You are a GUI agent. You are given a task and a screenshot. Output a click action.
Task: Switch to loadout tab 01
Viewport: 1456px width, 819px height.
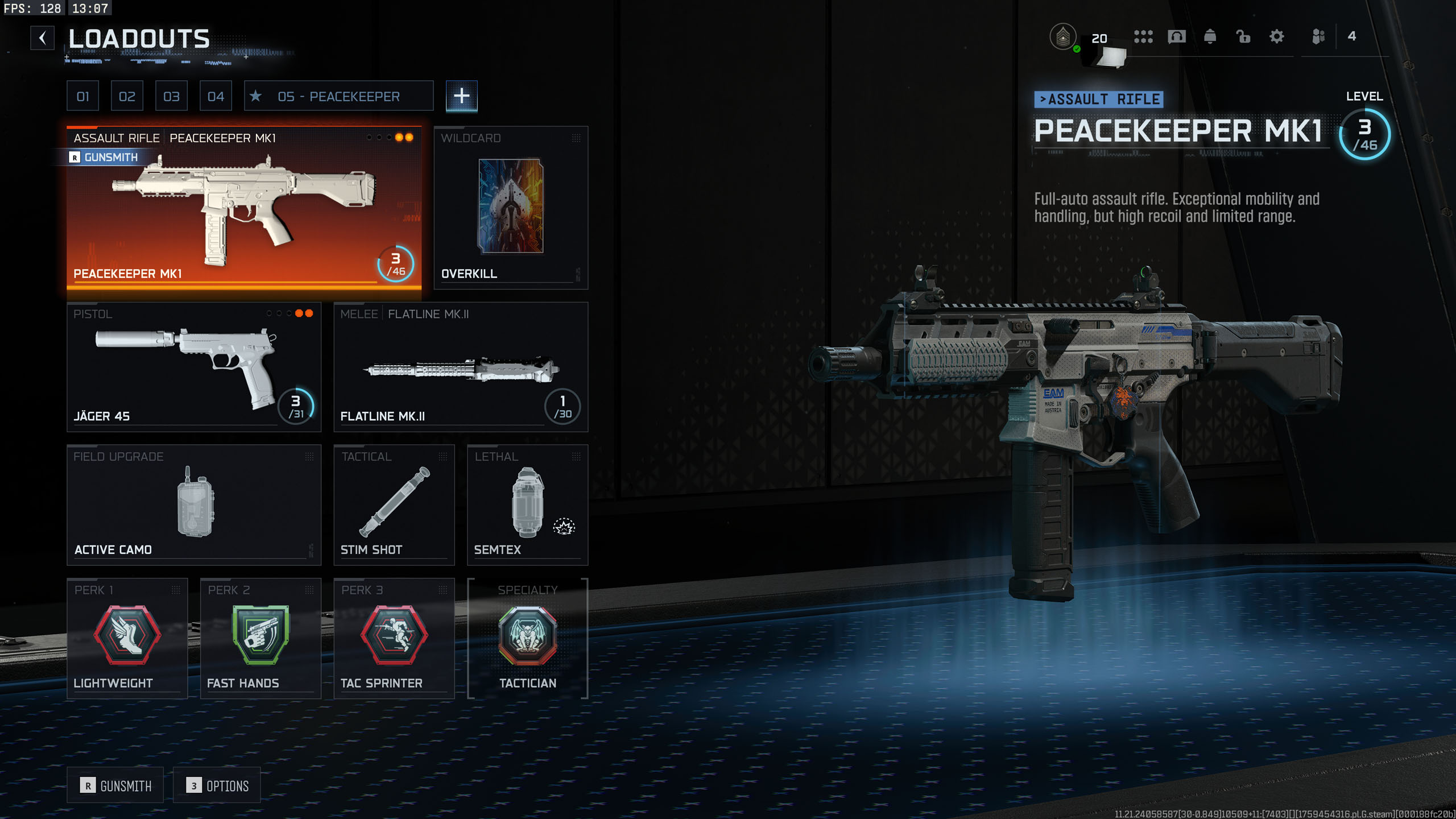(x=83, y=96)
